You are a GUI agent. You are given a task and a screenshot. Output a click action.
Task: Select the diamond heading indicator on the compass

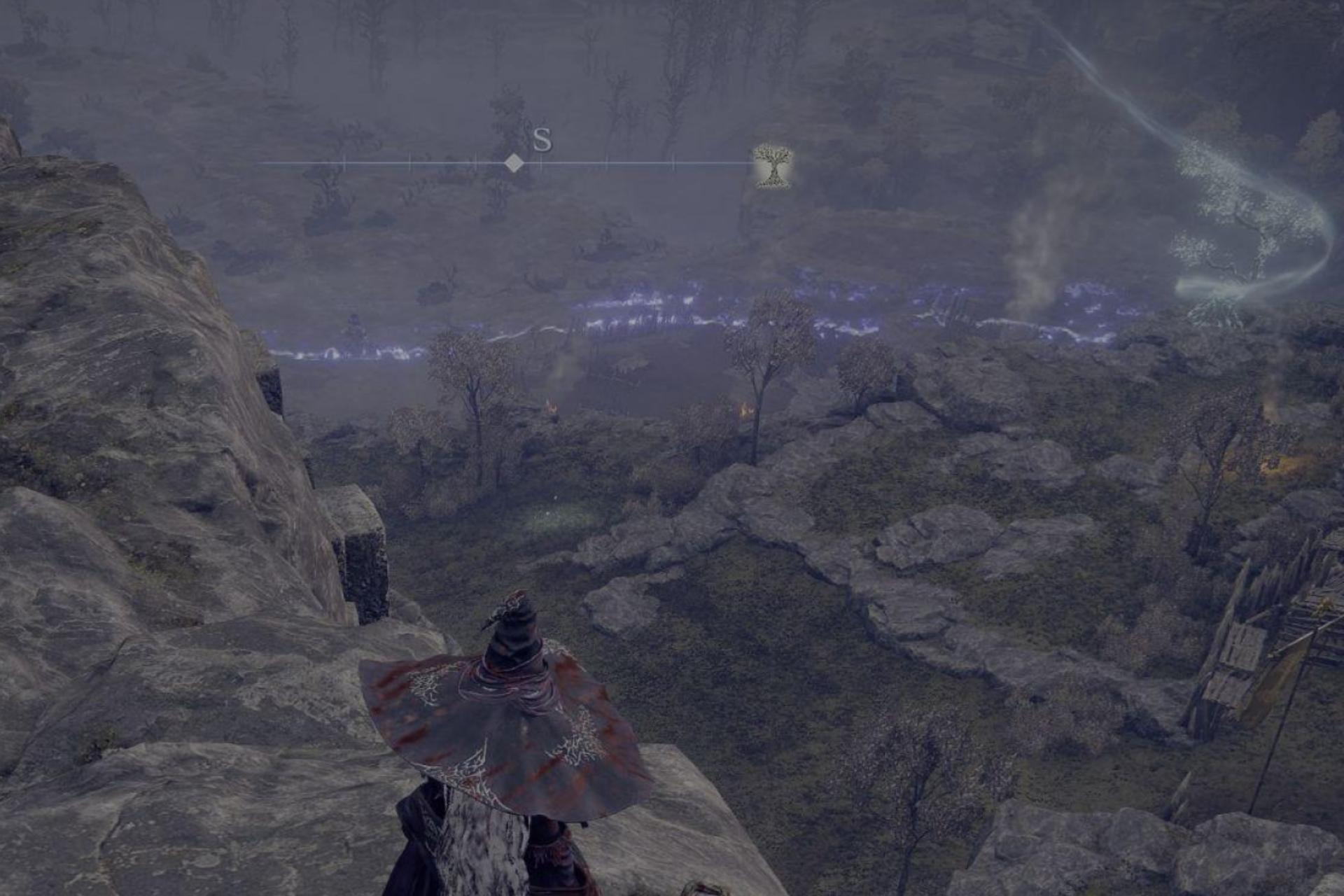tap(514, 164)
